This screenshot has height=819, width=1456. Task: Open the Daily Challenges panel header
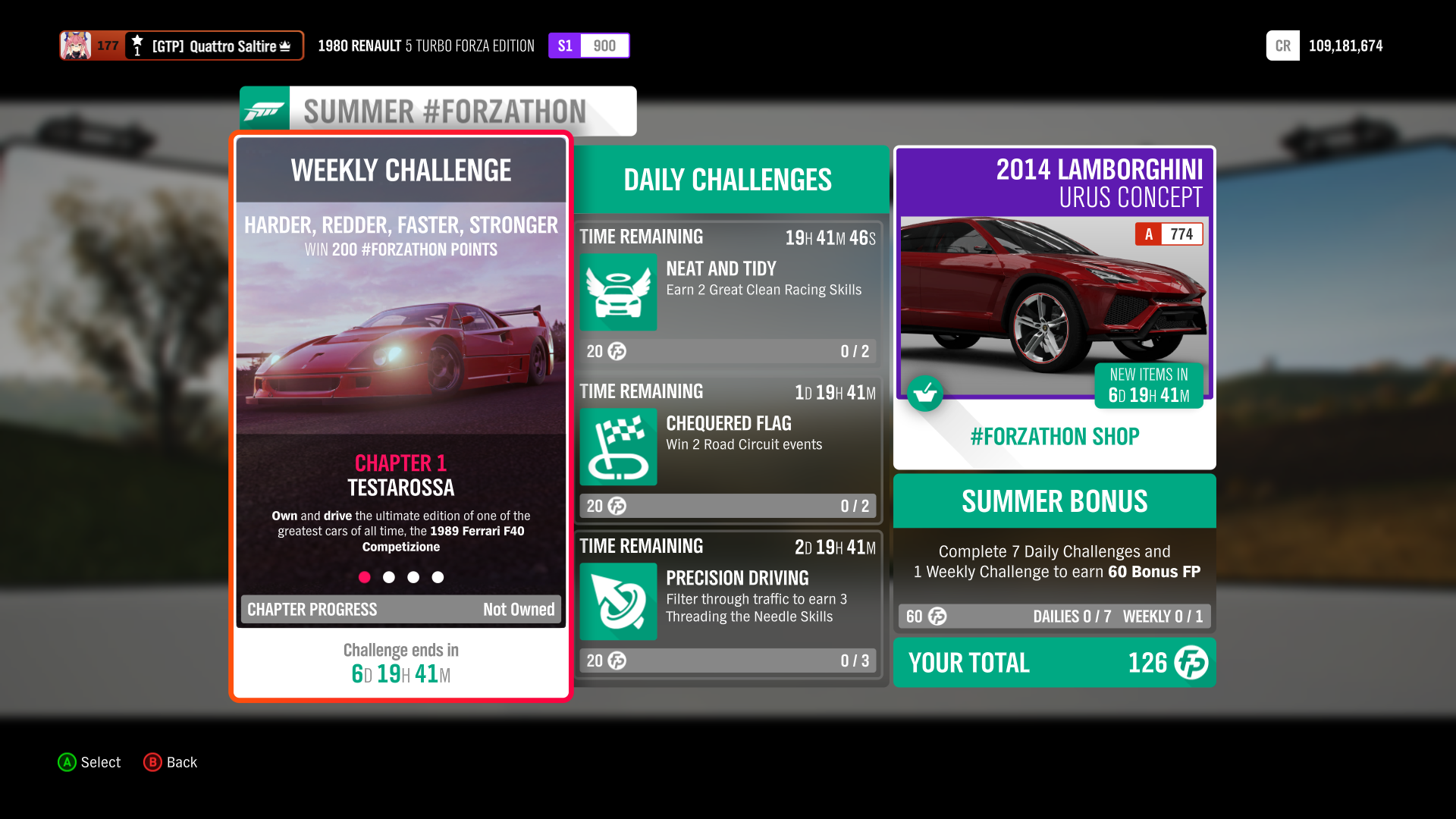click(x=726, y=180)
